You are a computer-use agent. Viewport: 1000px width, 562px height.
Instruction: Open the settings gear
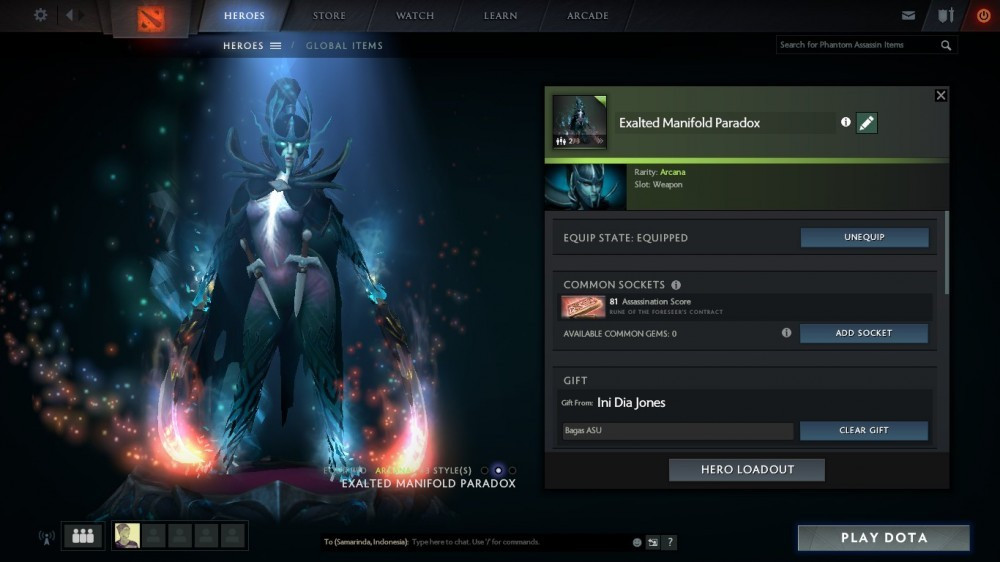(41, 15)
